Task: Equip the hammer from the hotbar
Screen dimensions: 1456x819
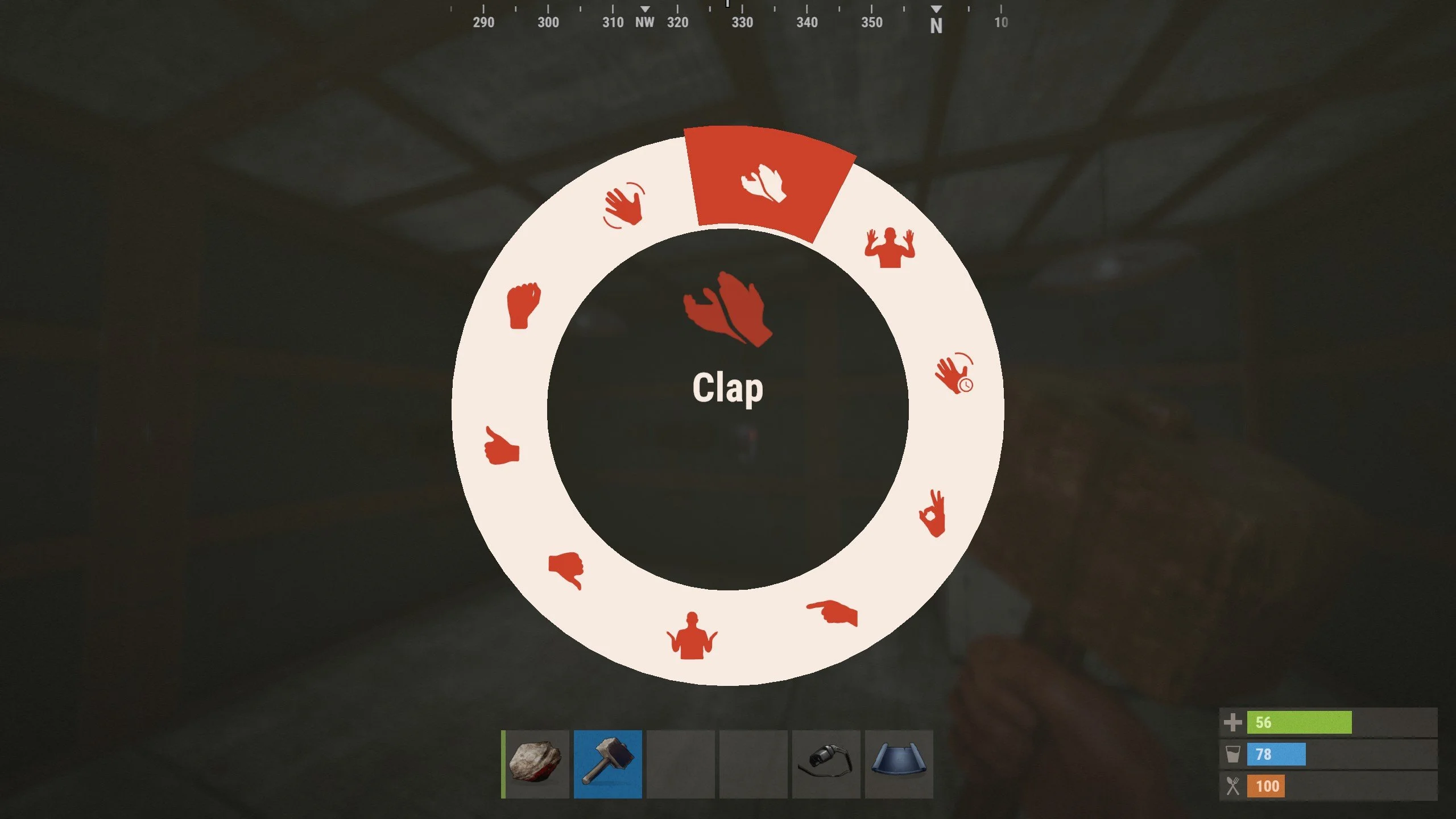Action: tap(607, 764)
